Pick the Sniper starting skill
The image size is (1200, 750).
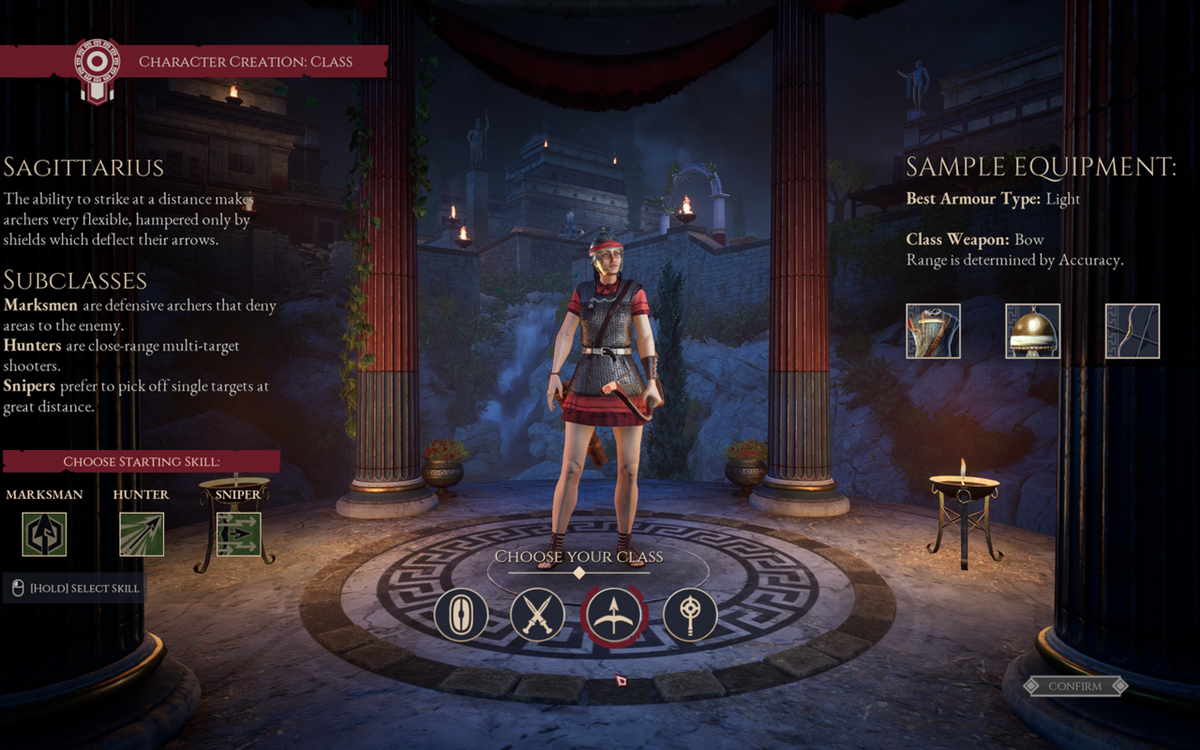[238, 534]
